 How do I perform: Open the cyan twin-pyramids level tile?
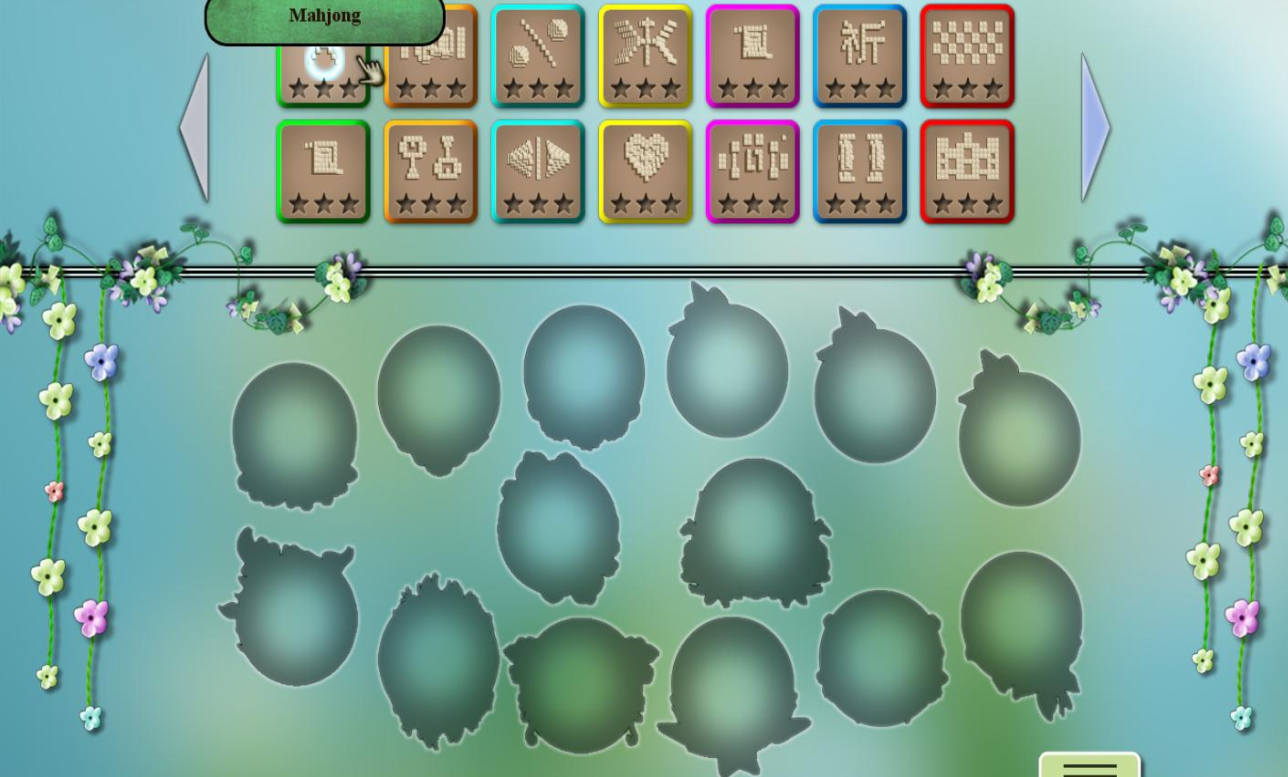pos(538,171)
